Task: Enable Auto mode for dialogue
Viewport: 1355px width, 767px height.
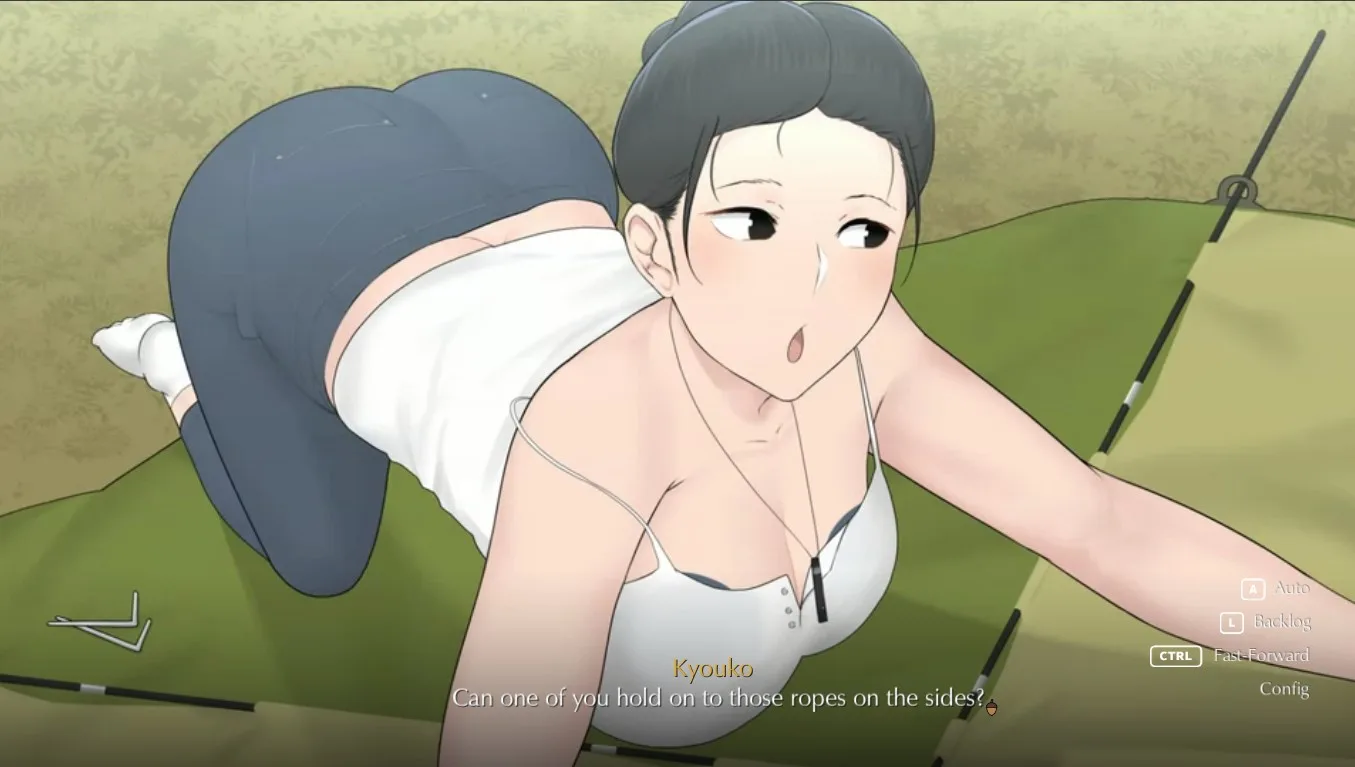Action: point(1290,588)
